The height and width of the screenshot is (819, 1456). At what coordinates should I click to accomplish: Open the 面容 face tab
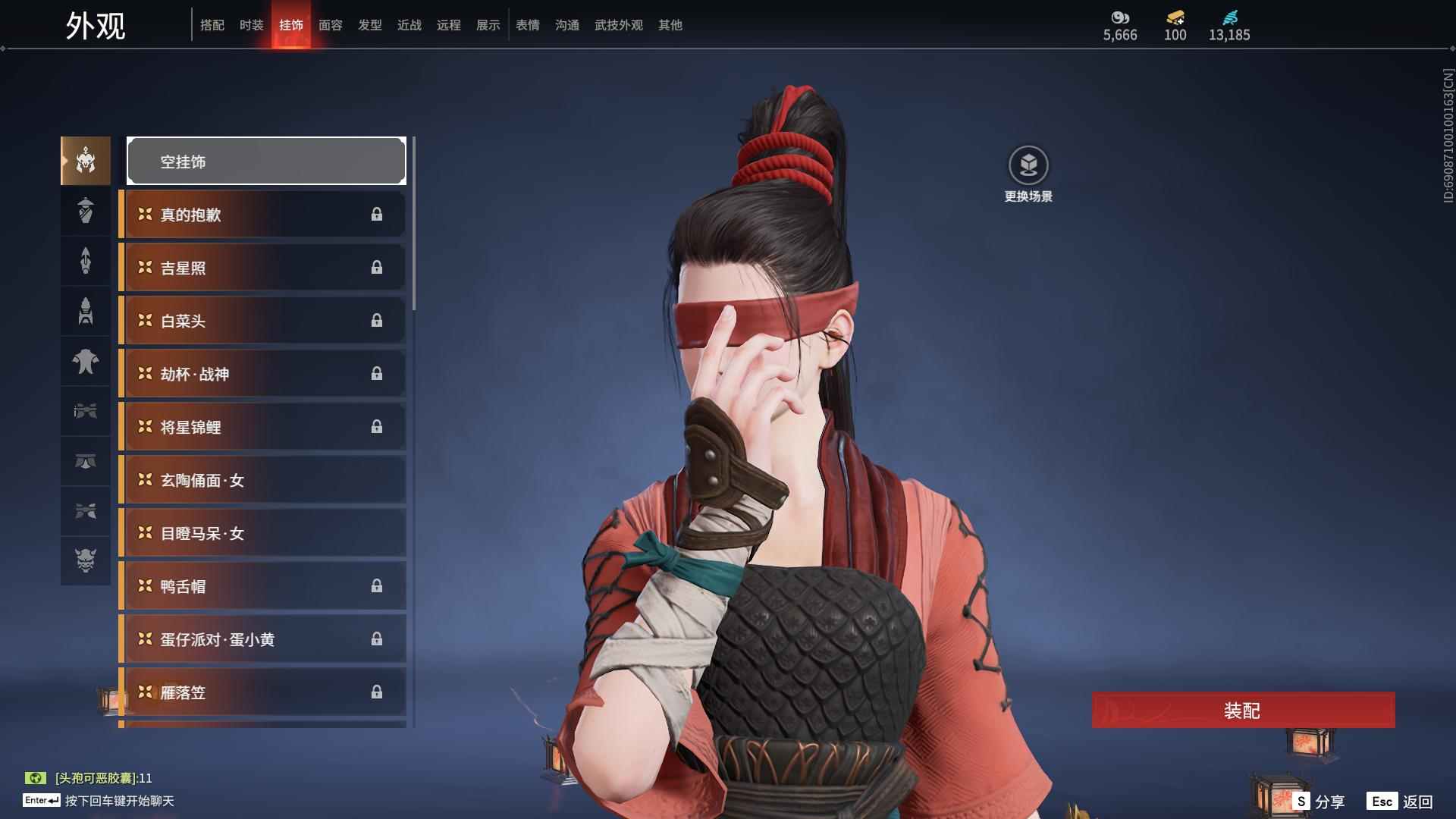[x=331, y=25]
